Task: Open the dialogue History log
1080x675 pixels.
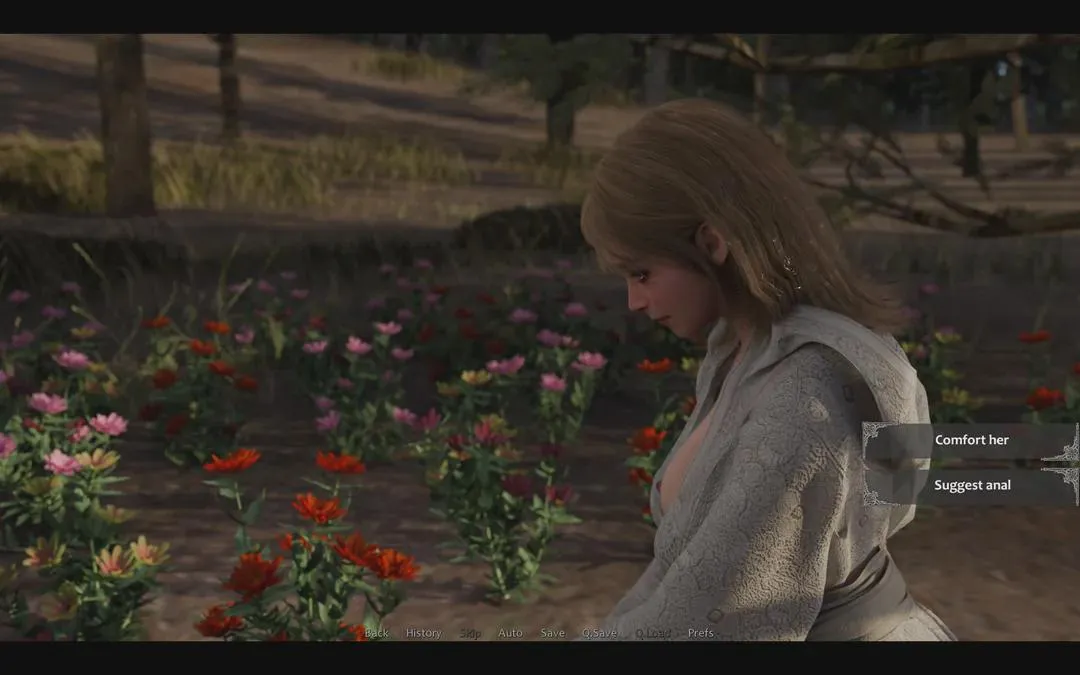Action: point(423,633)
